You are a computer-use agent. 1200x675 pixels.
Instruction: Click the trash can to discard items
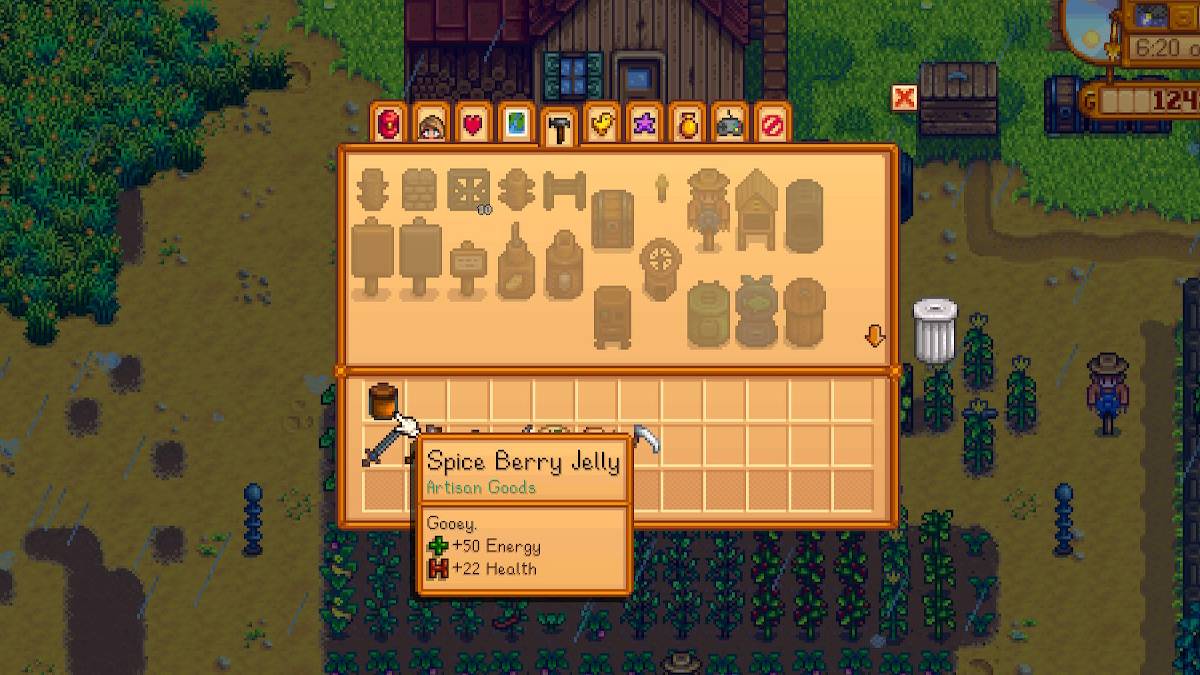pyautogui.click(x=934, y=329)
